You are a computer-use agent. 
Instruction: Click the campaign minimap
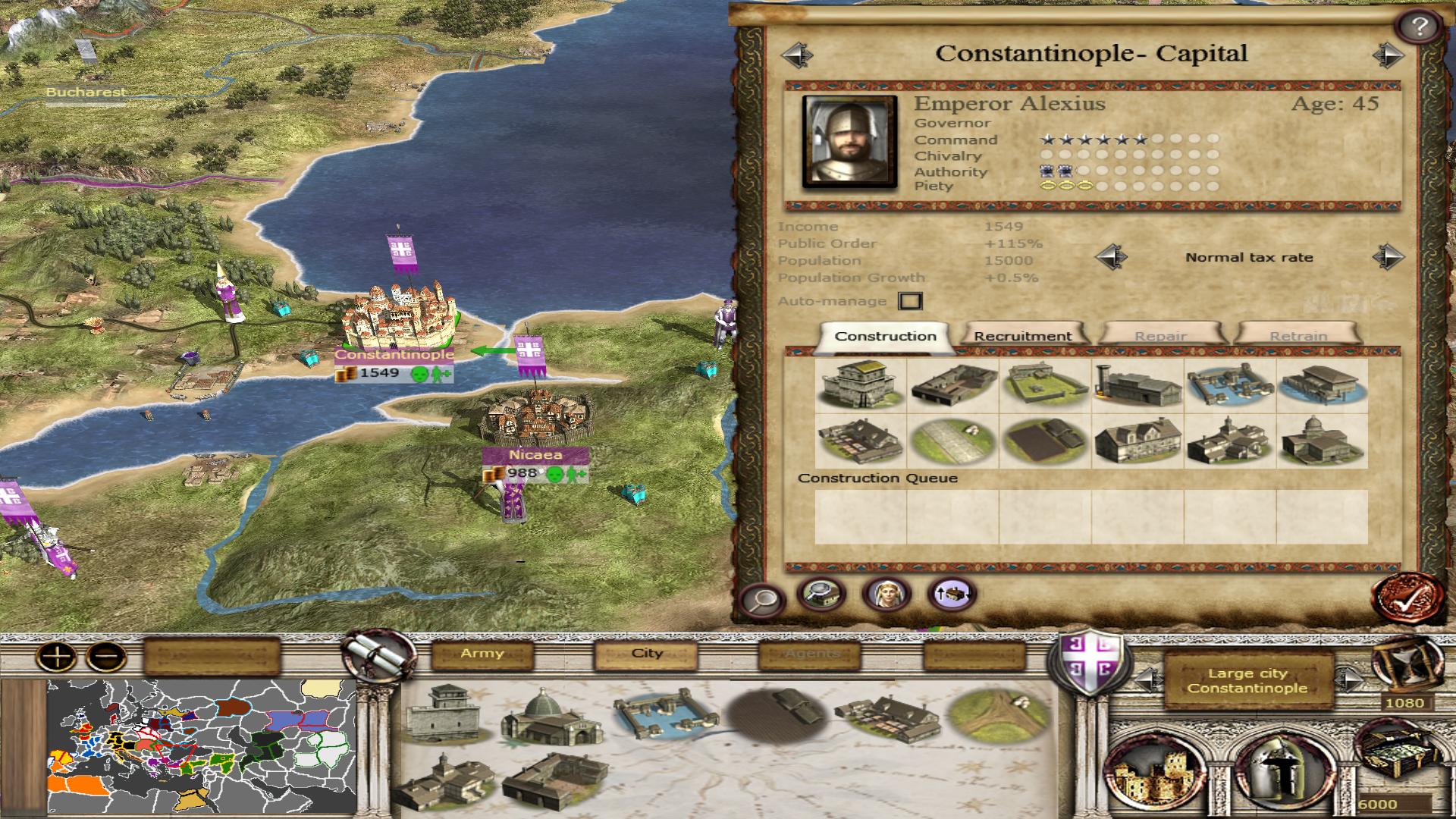[201, 747]
